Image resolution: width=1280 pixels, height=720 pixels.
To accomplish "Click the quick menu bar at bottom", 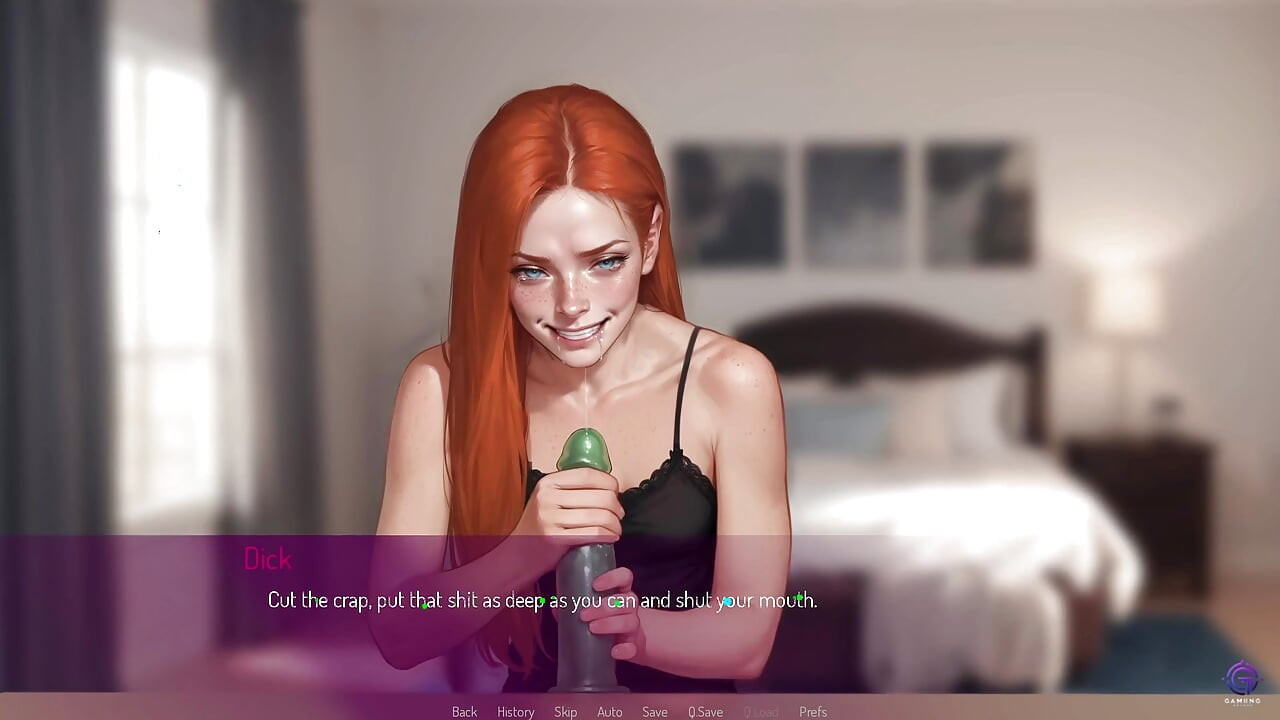I will [640, 711].
